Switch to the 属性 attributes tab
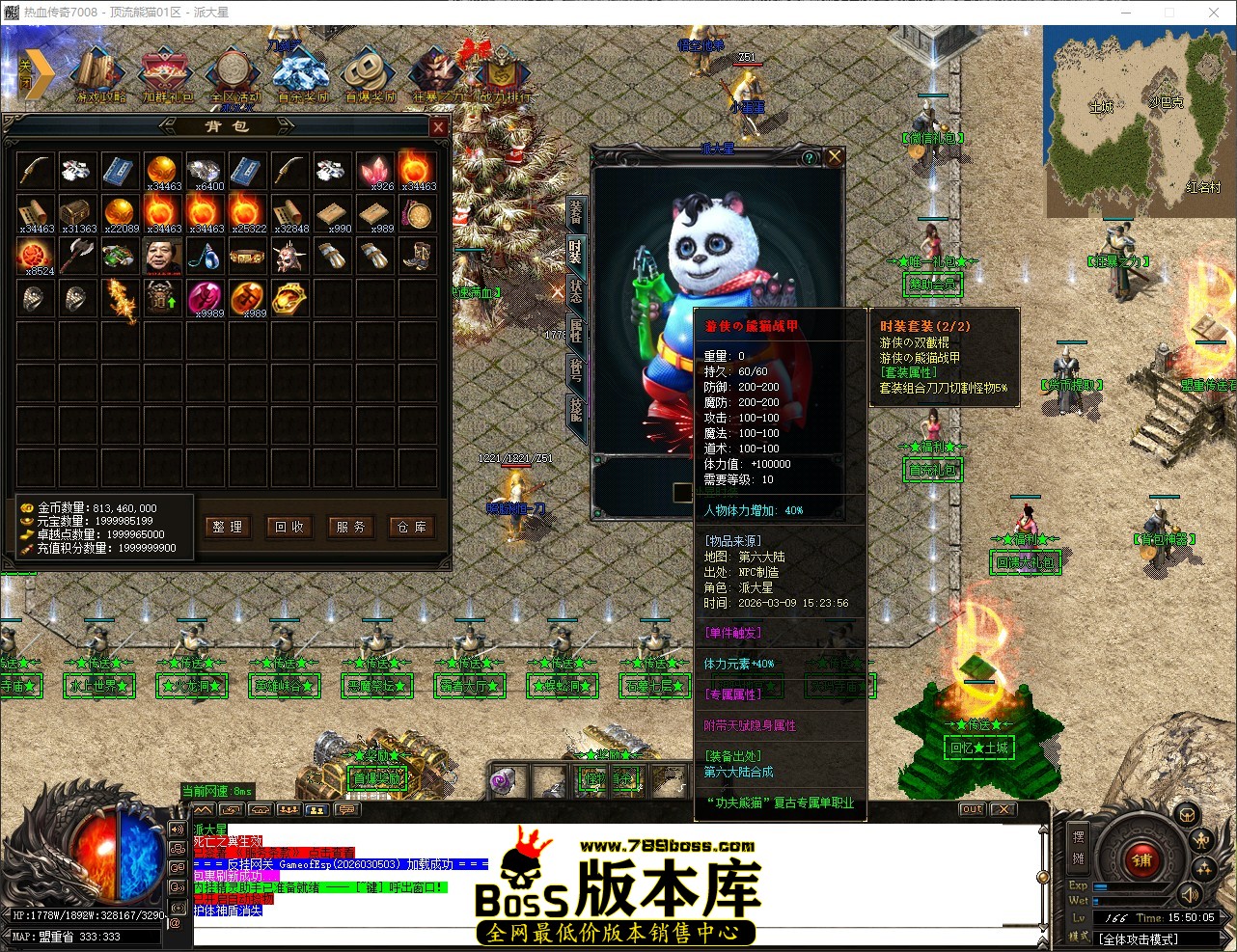This screenshot has width=1237, height=952. (x=575, y=331)
